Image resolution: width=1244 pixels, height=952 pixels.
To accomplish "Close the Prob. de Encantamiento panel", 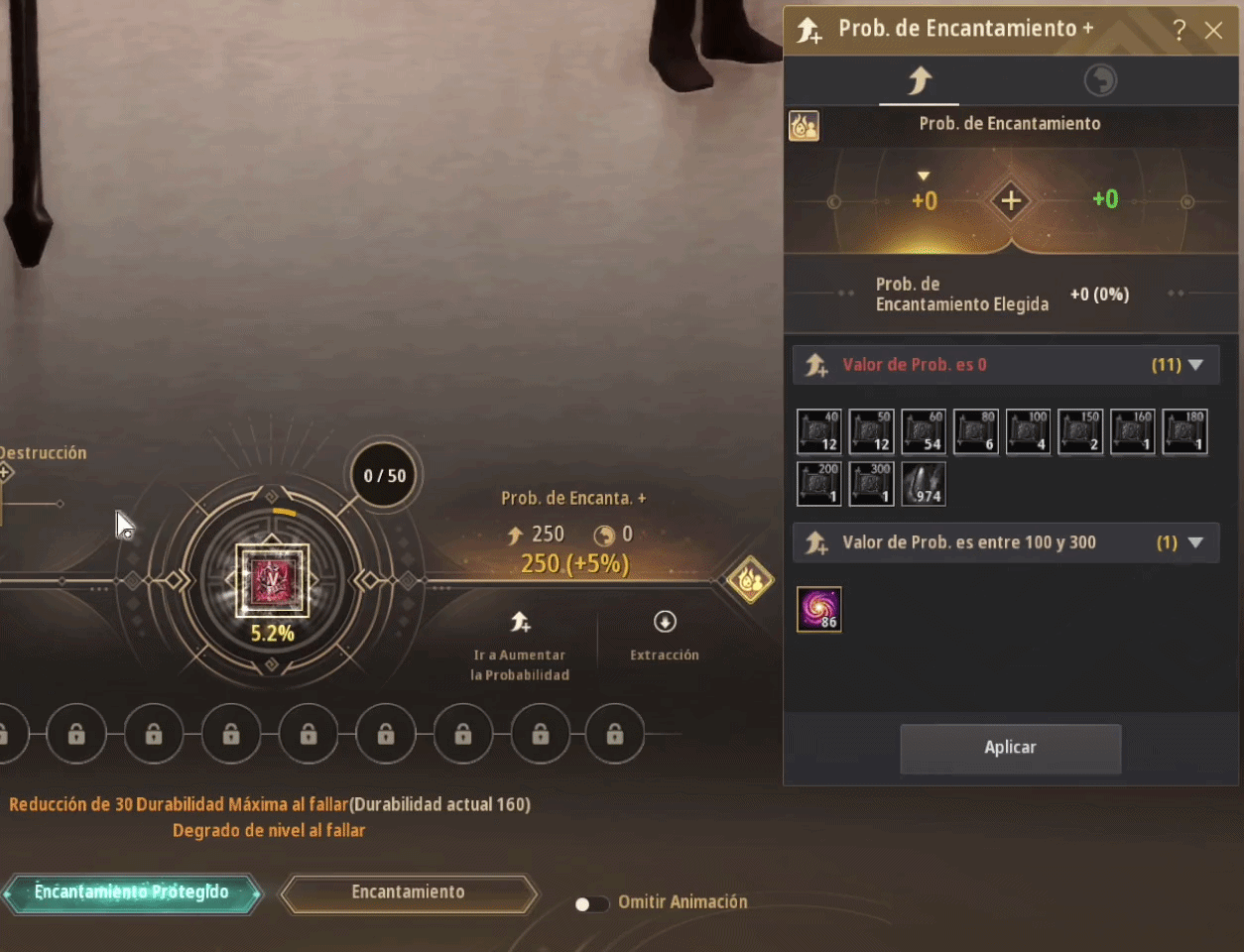I will coord(1213,30).
